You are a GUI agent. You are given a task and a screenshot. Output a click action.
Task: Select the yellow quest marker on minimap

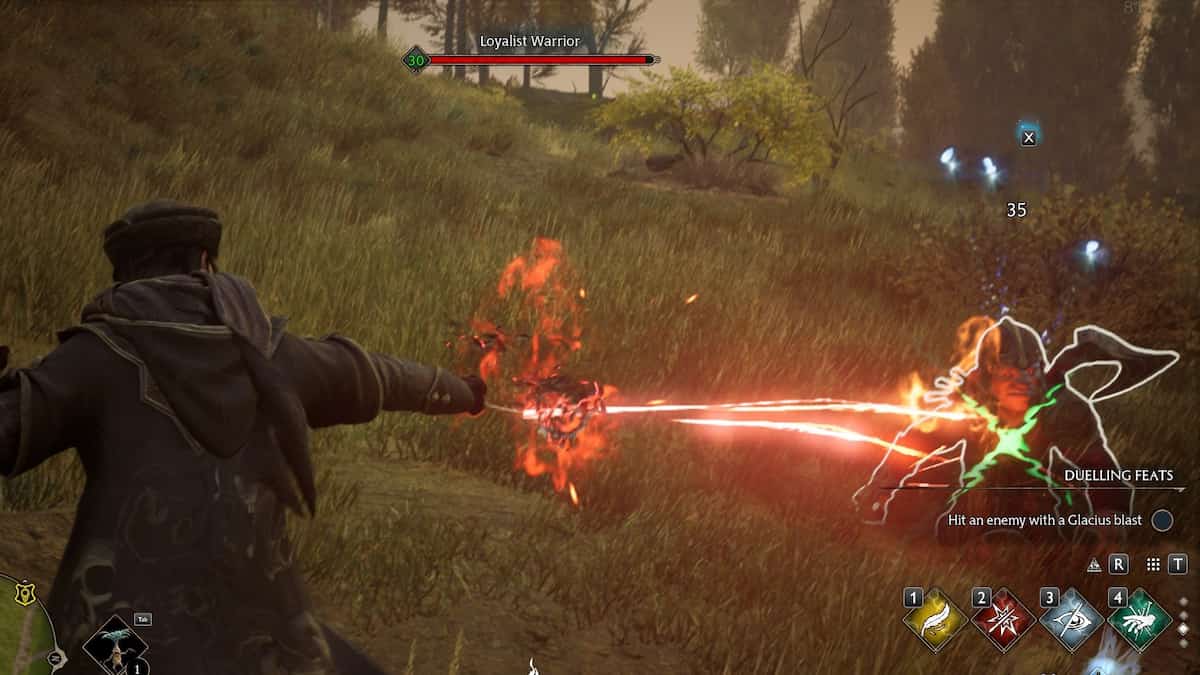[23, 593]
